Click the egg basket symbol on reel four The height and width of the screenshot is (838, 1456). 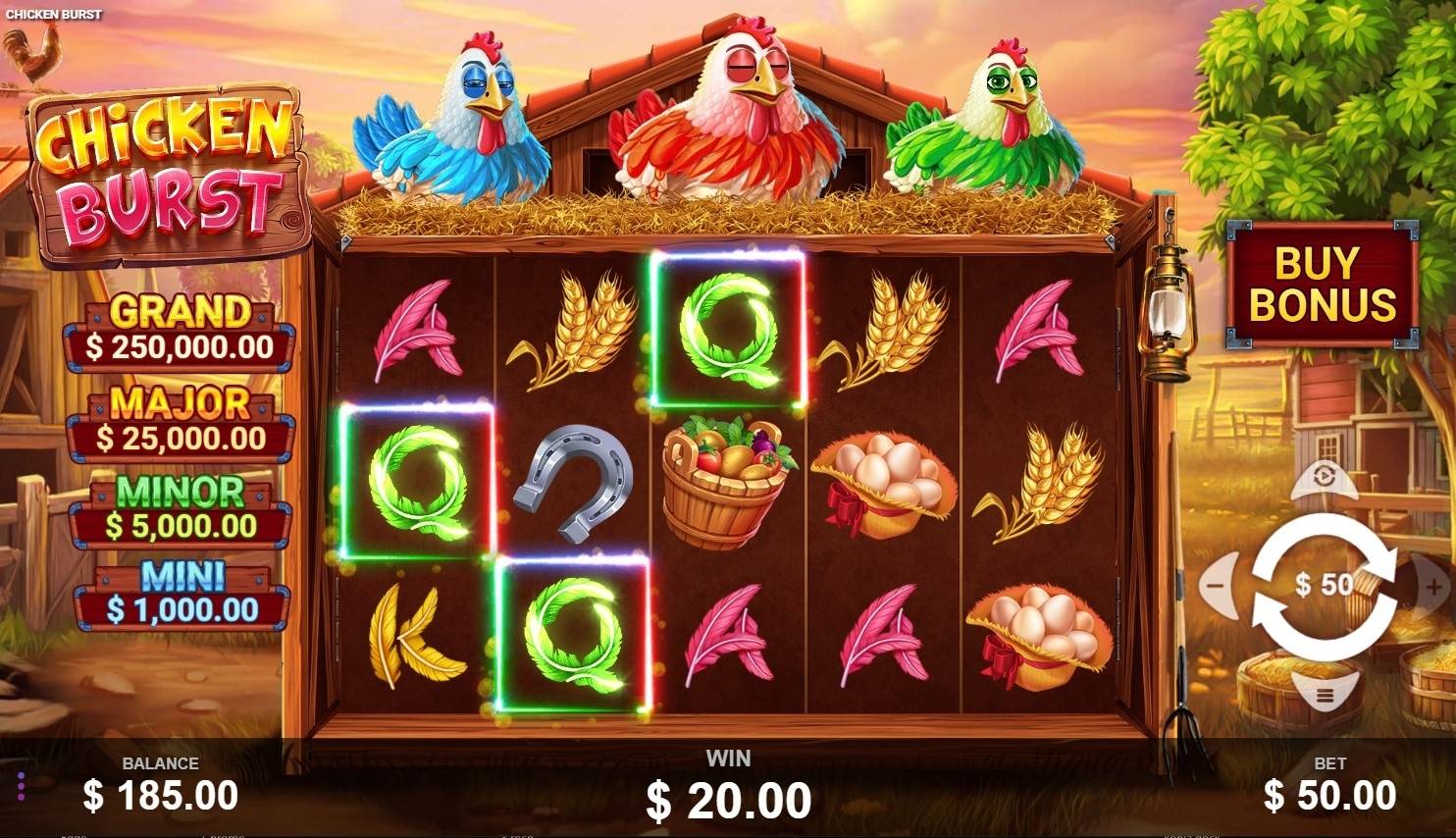point(885,481)
